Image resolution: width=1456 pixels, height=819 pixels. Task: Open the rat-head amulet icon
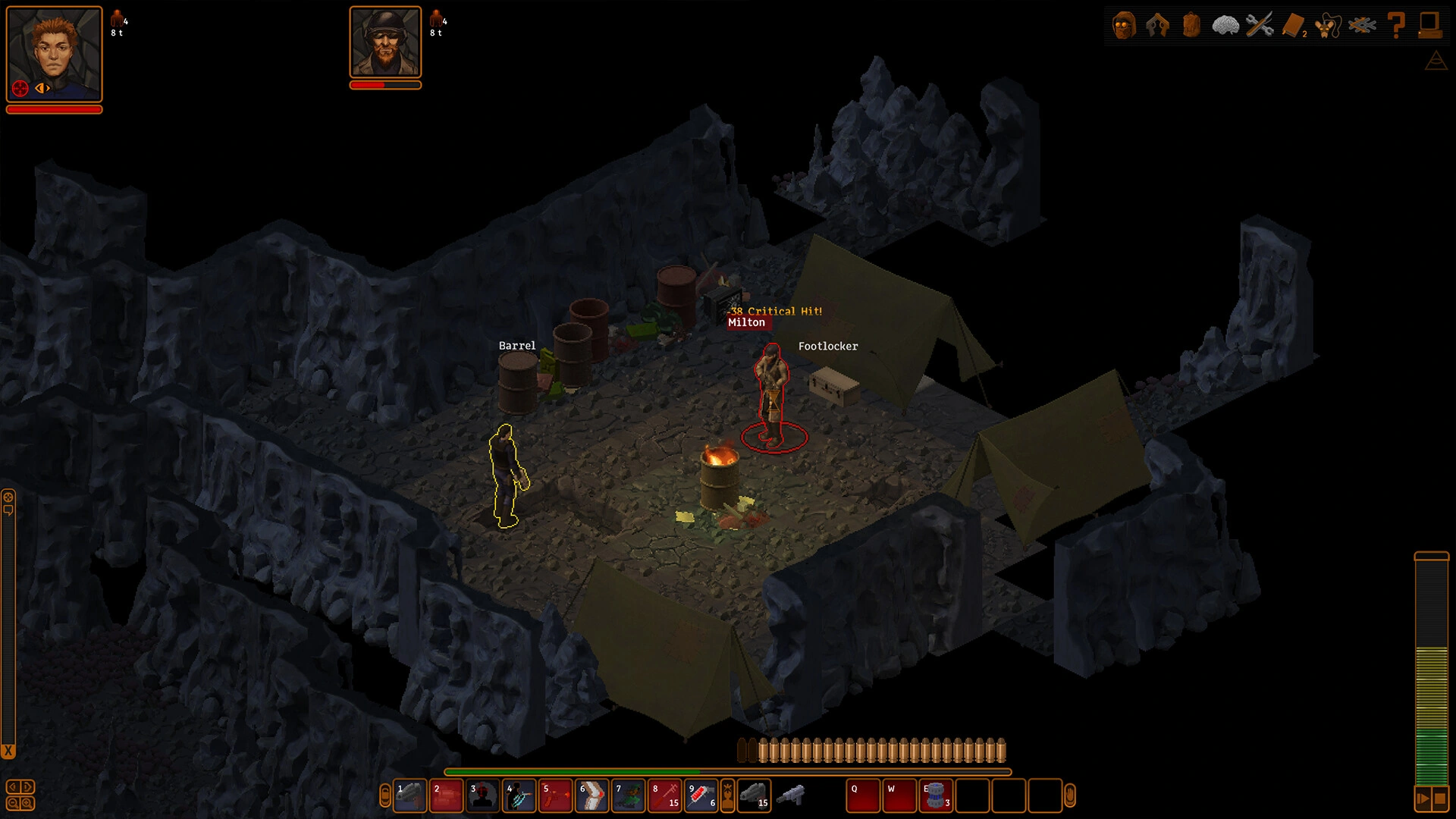[1328, 25]
